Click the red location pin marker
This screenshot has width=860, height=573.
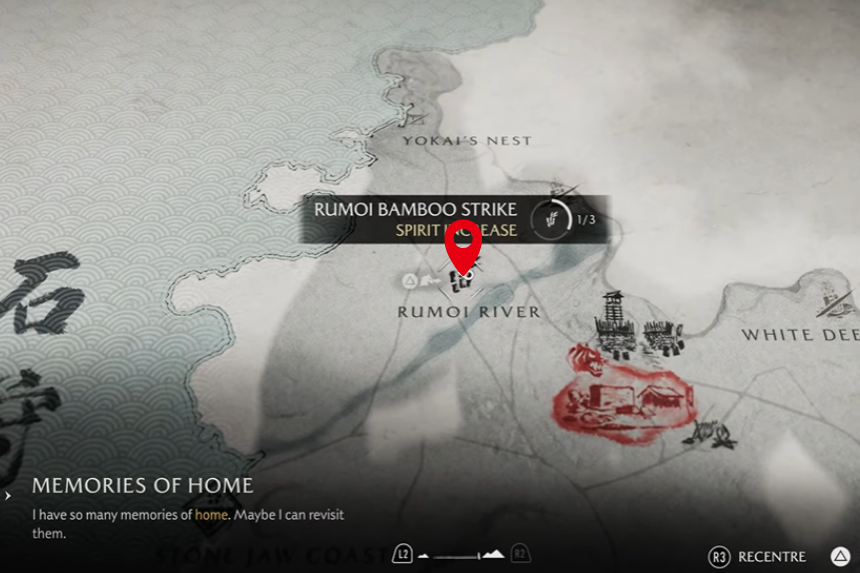[462, 244]
